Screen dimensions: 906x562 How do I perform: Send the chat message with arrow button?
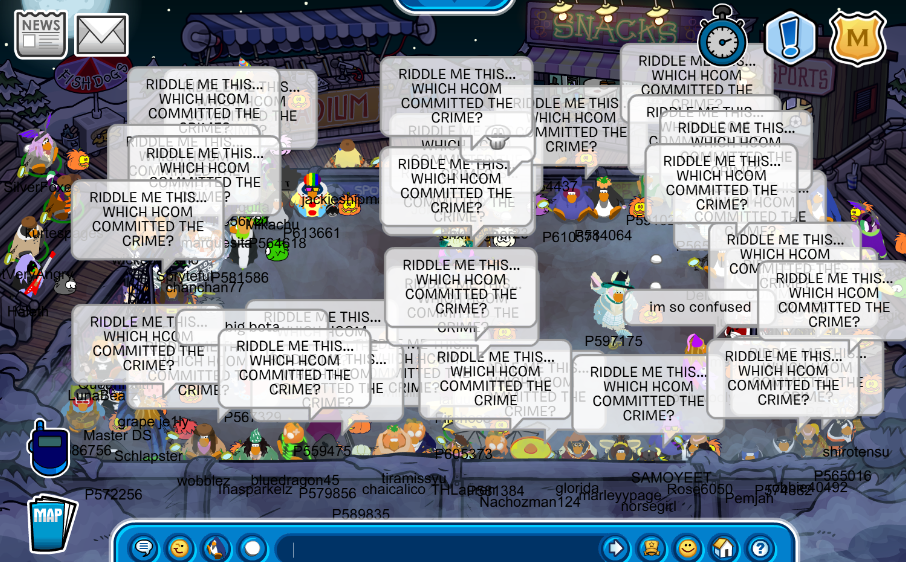(615, 548)
